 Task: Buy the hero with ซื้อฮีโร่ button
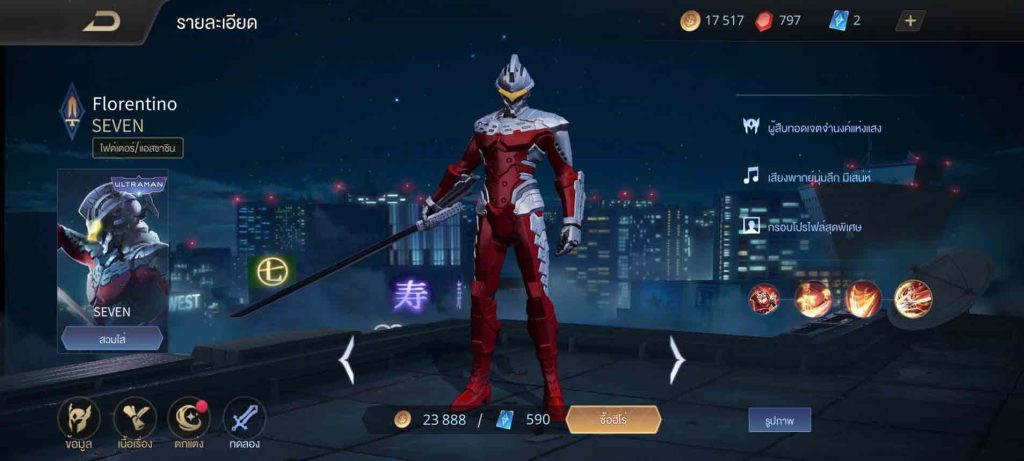click(x=613, y=420)
